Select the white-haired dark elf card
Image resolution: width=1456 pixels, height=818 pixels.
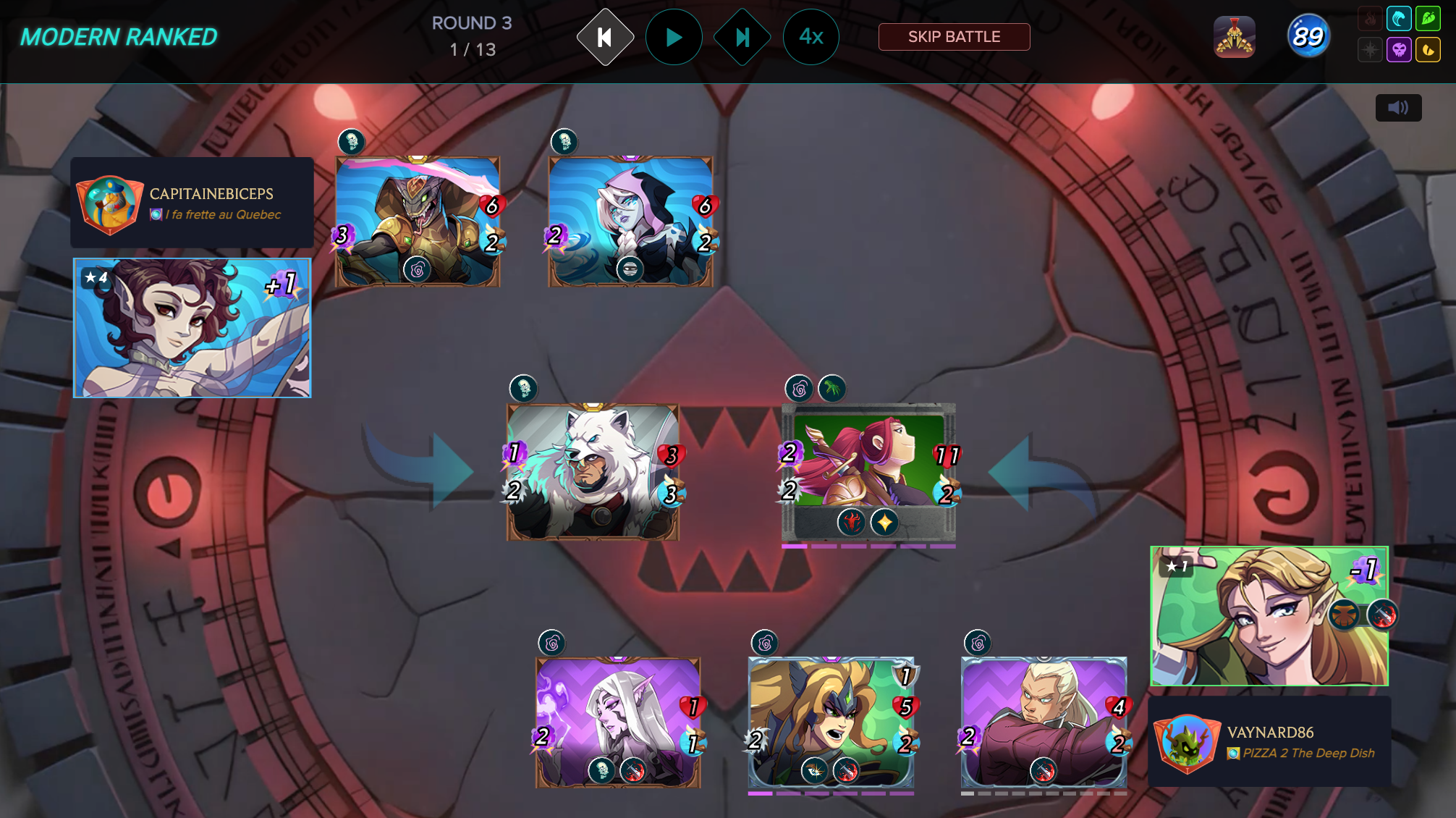click(618, 722)
